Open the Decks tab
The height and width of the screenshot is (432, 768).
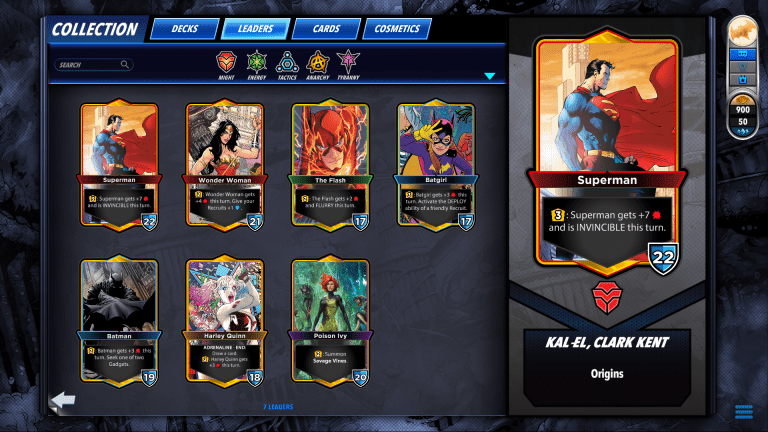(x=184, y=29)
